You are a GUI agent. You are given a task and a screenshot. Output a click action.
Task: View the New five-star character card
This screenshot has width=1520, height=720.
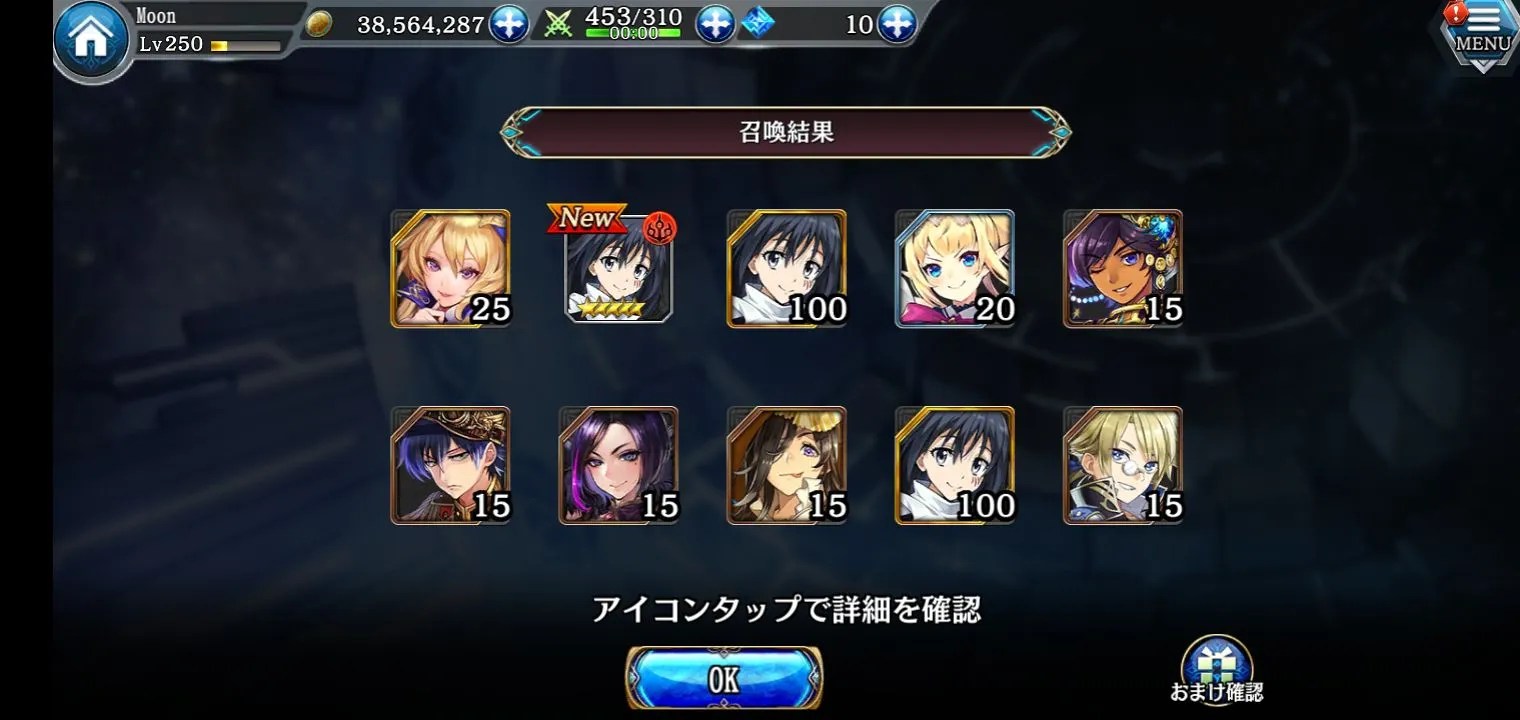(x=619, y=268)
